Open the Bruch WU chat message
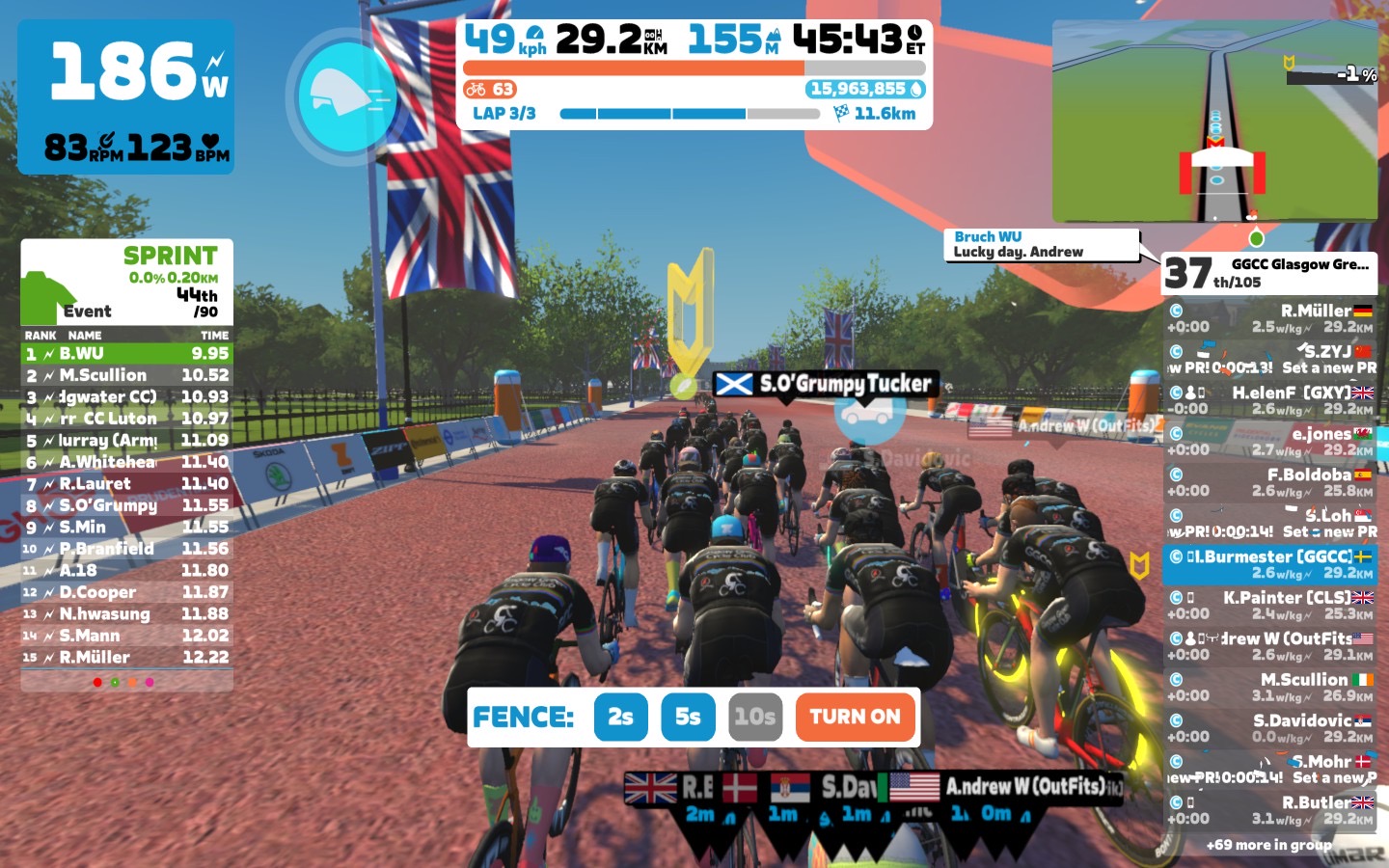 coord(1041,244)
